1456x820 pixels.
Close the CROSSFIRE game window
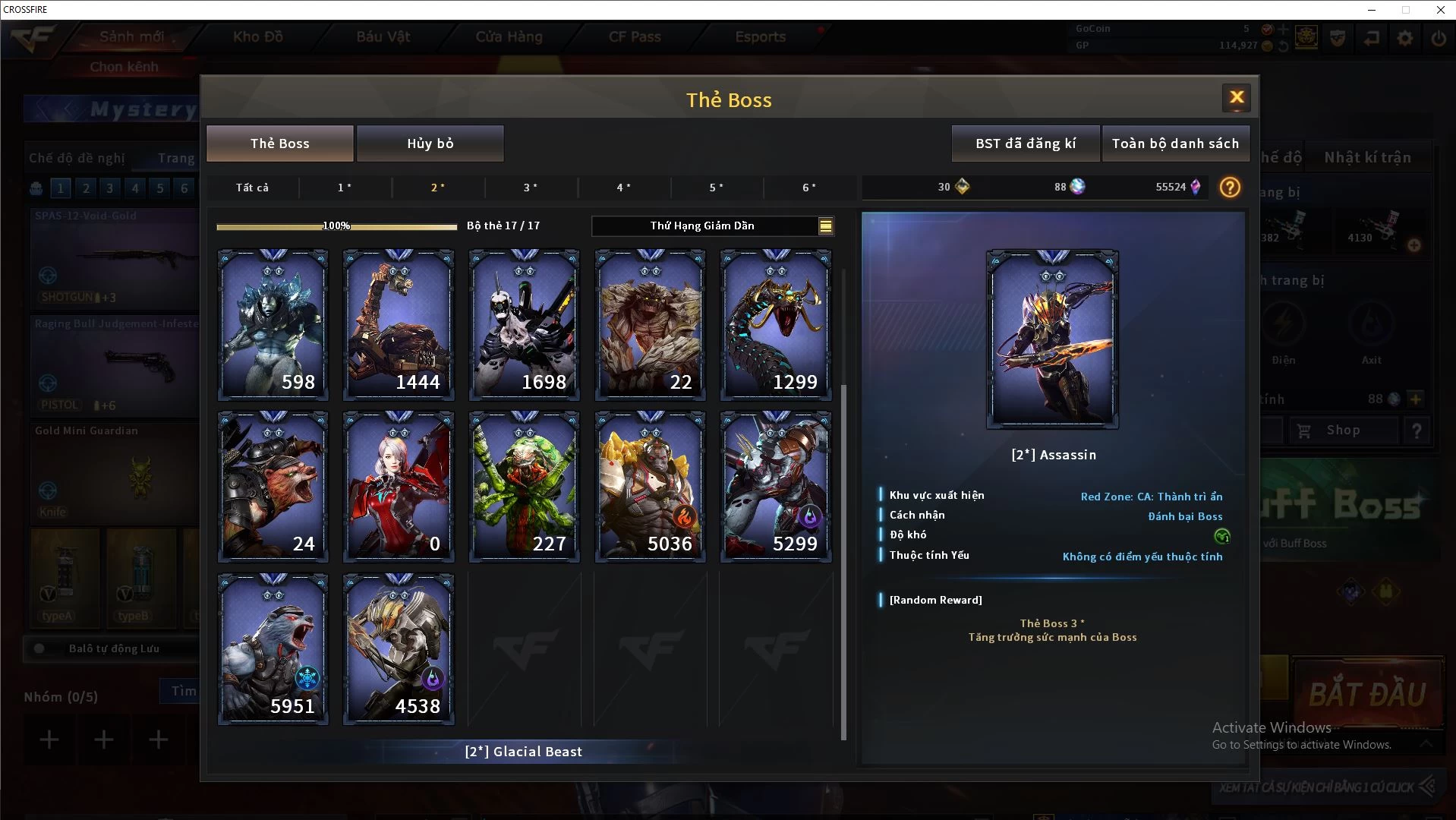[1440, 10]
